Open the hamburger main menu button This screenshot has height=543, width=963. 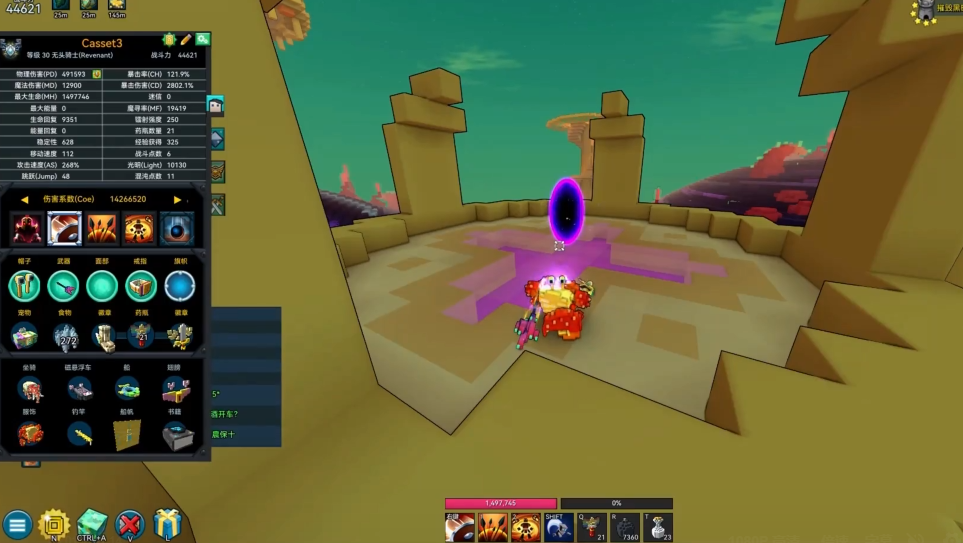point(17,524)
